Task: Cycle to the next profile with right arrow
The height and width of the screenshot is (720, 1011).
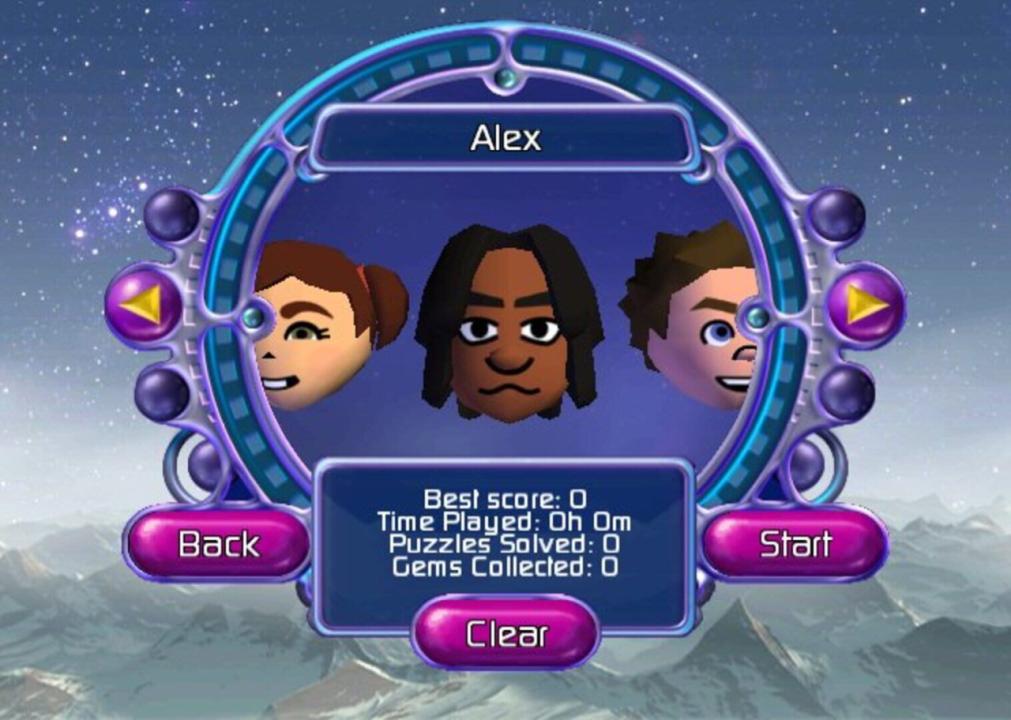Action: (864, 303)
